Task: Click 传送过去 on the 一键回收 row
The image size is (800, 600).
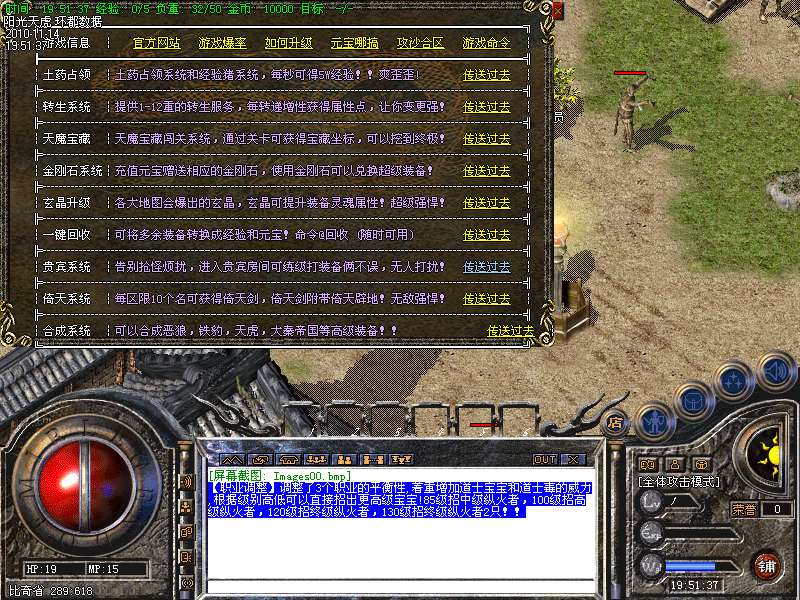Action: pyautogui.click(x=487, y=235)
